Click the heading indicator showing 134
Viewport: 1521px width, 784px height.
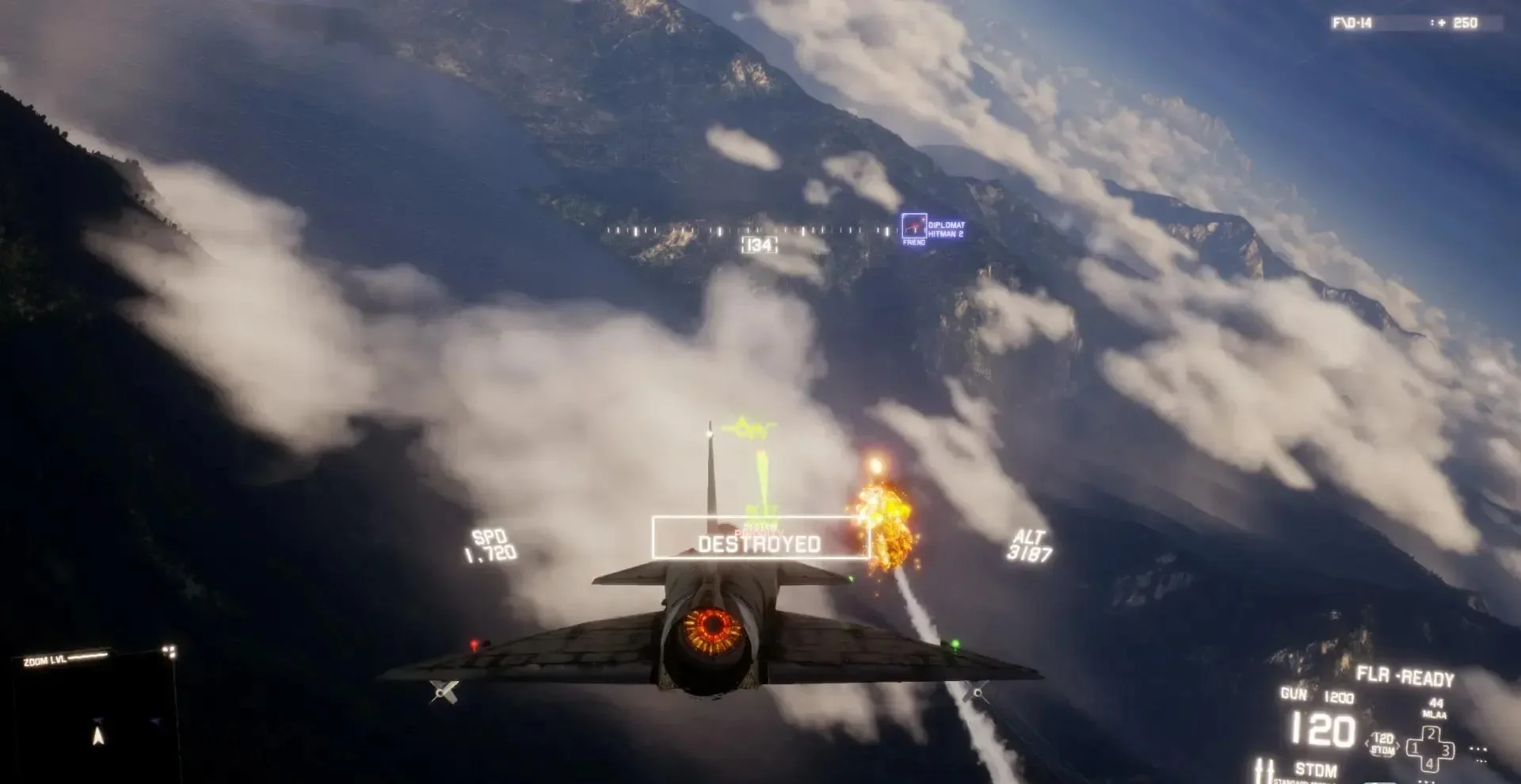[758, 243]
